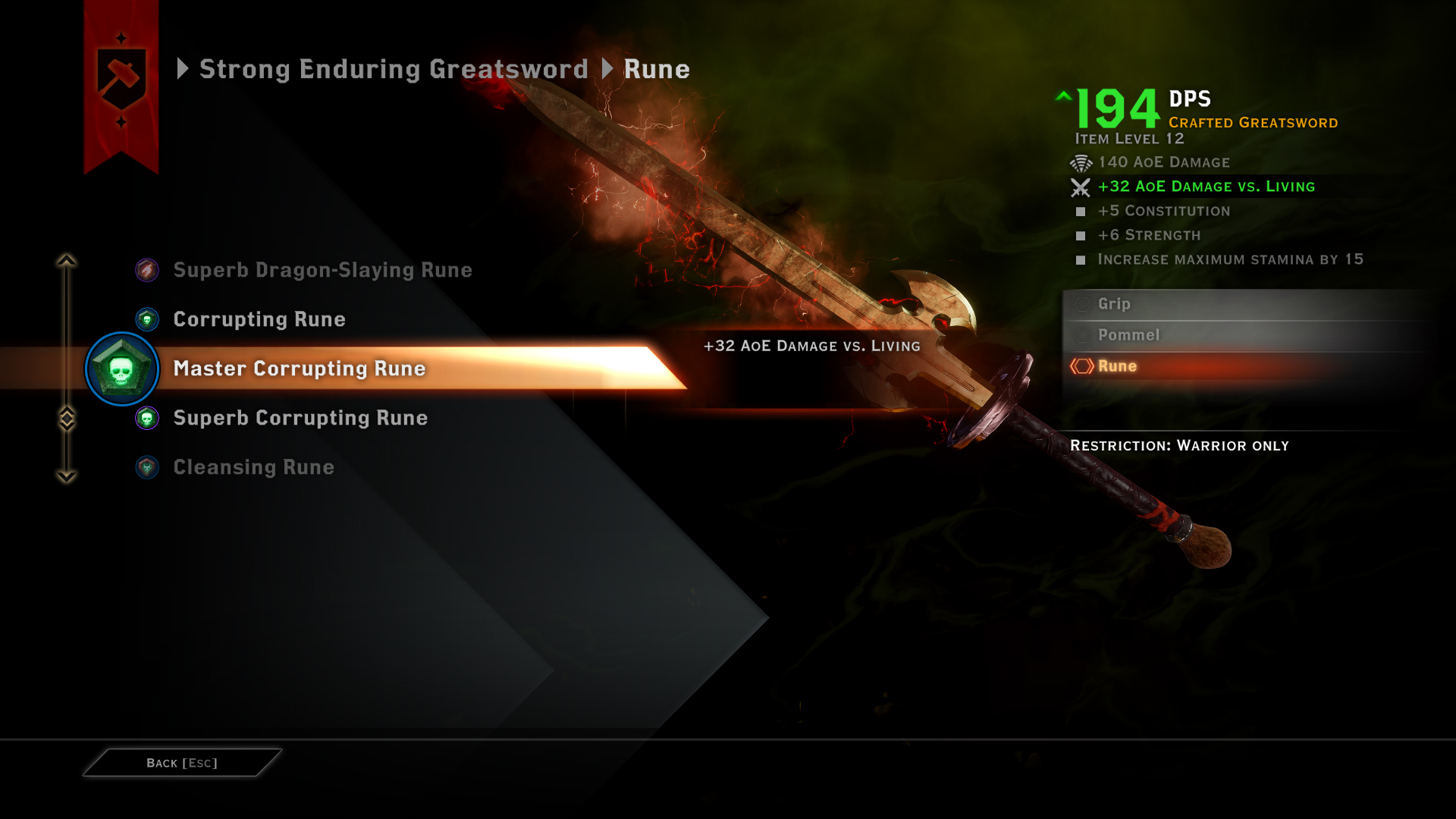Click the arrow before Strong Enduring Greatsword breadcrumb

183,69
